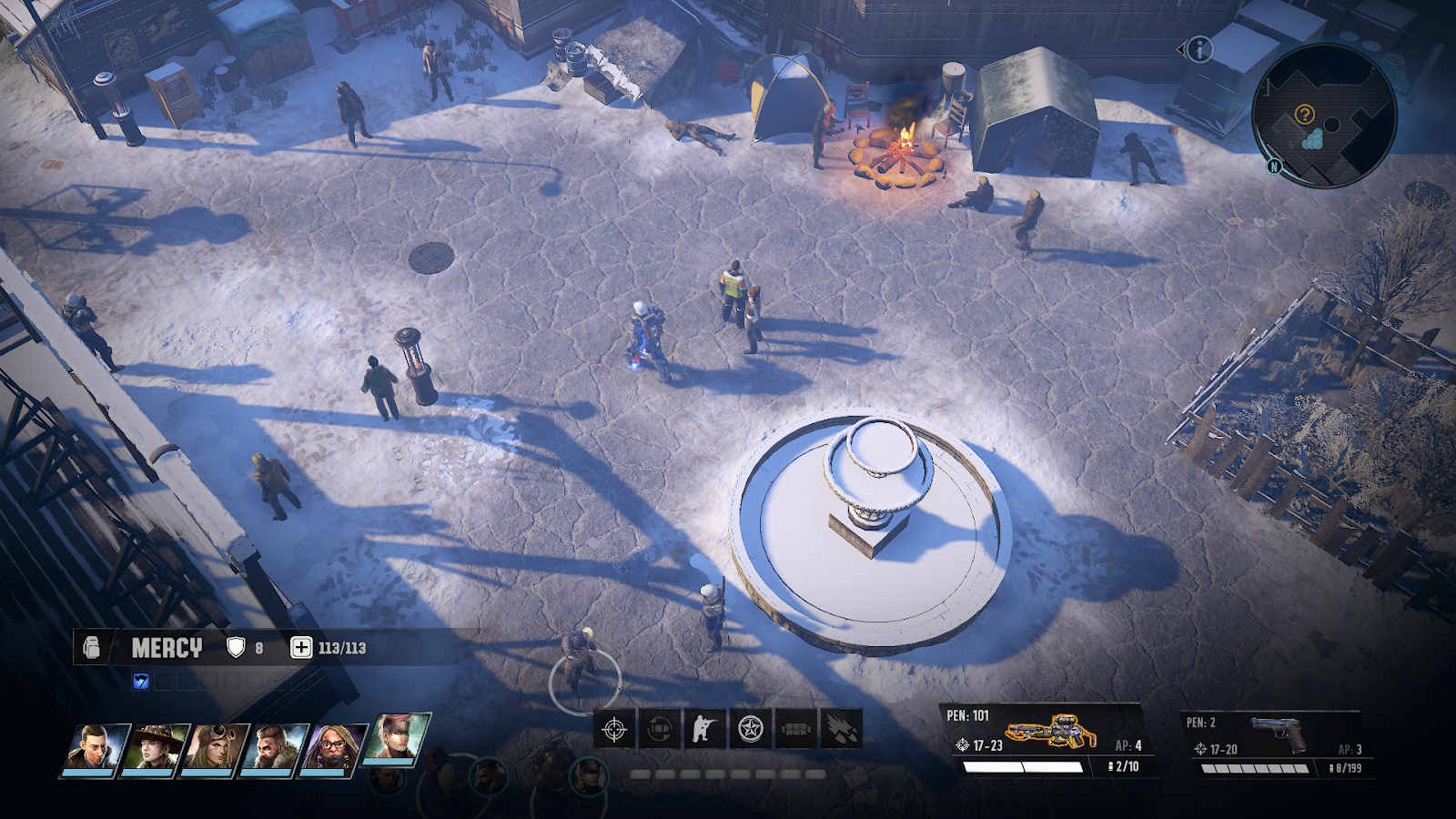This screenshot has height=819, width=1456.
Task: Choose the goggles-wearing blonde's portrait
Action: pyautogui.click(x=213, y=750)
